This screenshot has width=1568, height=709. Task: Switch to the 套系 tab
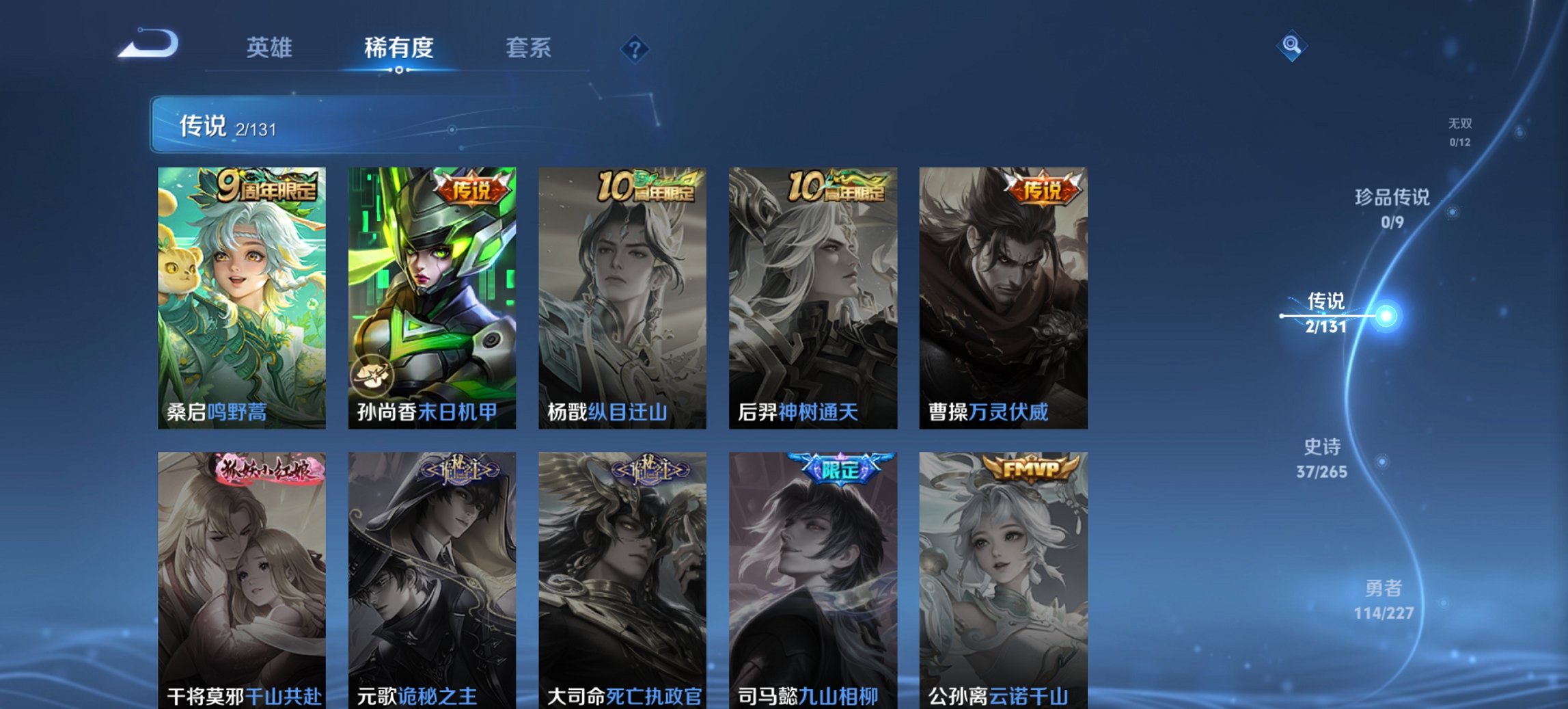529,48
